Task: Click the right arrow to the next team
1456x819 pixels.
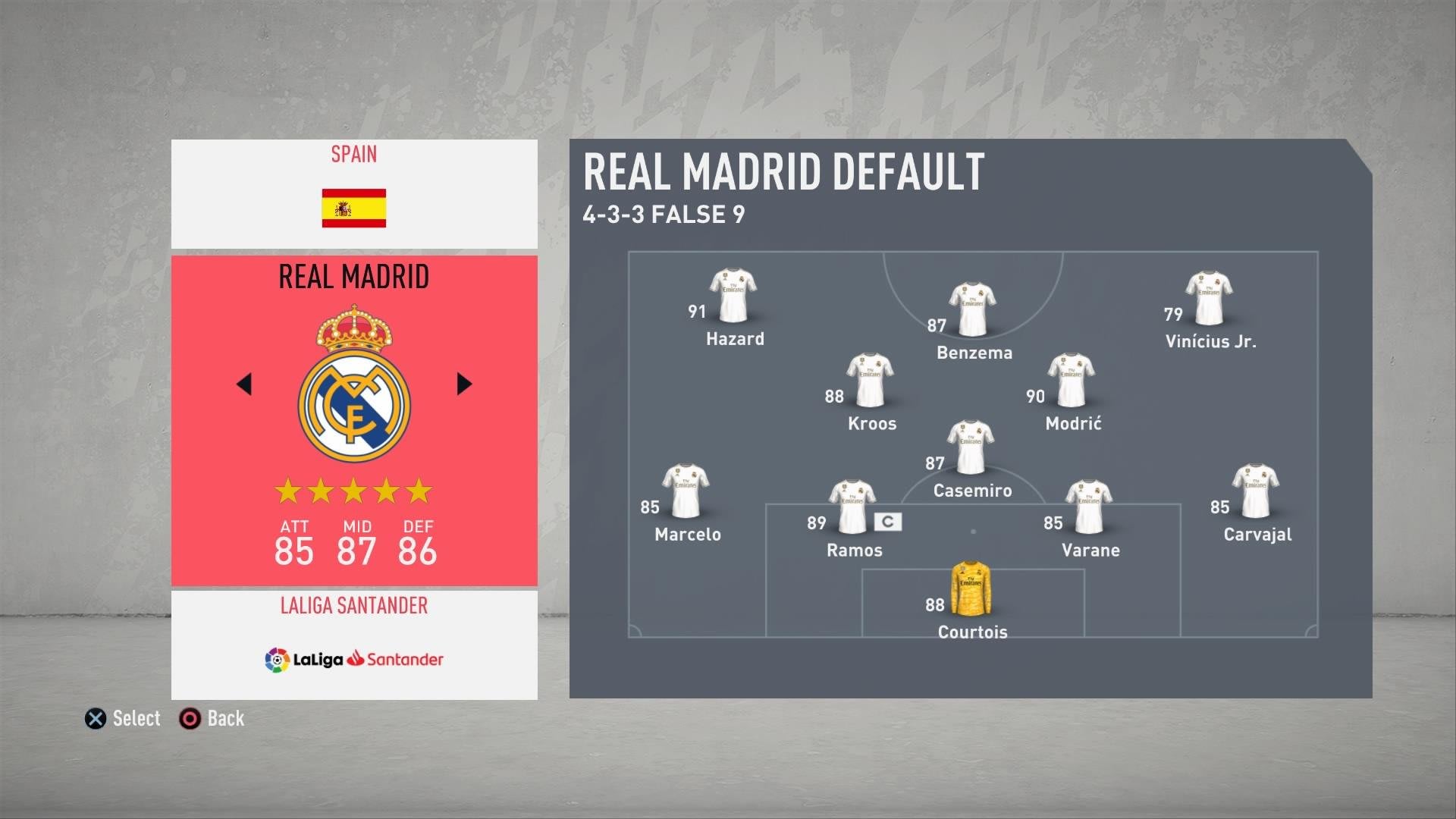Action: point(464,384)
